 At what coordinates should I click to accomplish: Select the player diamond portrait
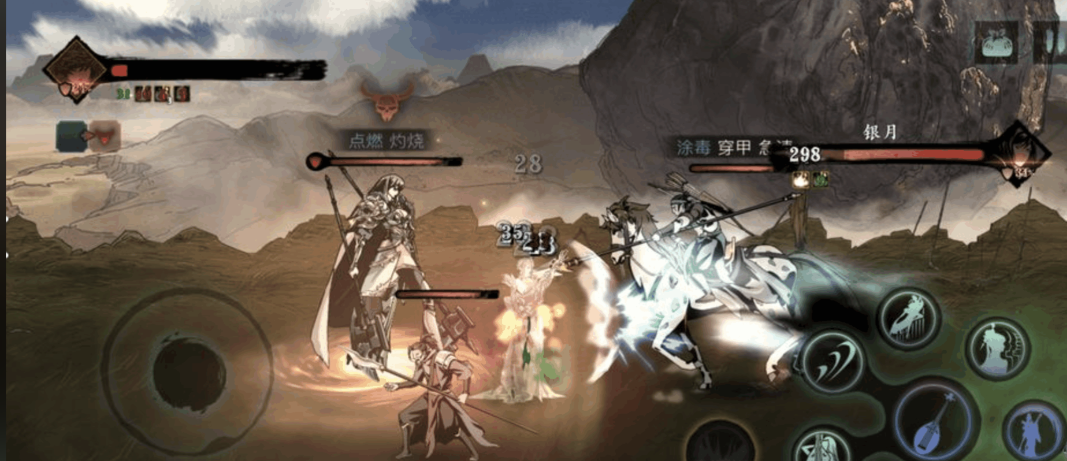pos(75,70)
